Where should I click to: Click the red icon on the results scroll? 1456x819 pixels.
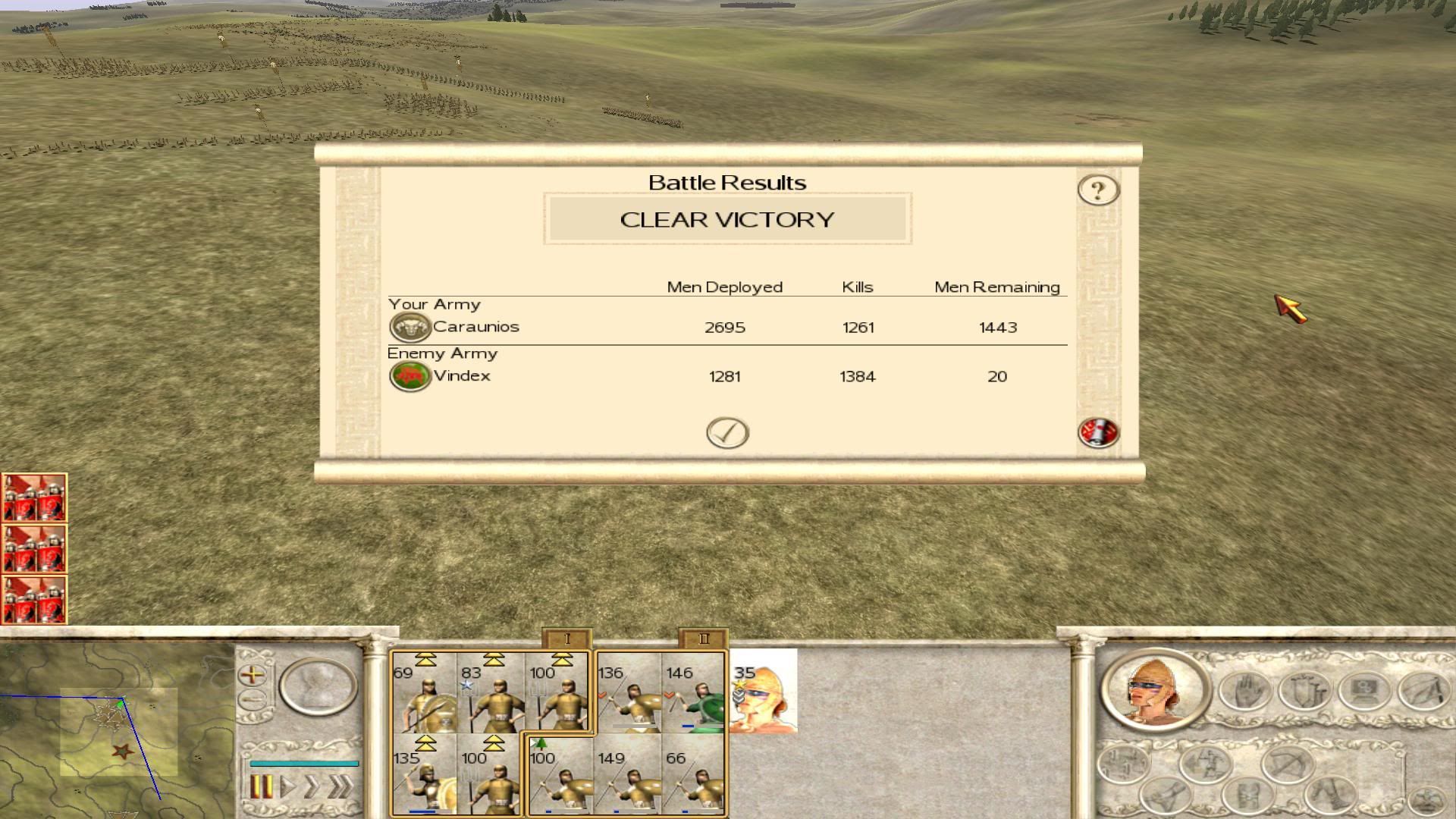[x=1098, y=433]
